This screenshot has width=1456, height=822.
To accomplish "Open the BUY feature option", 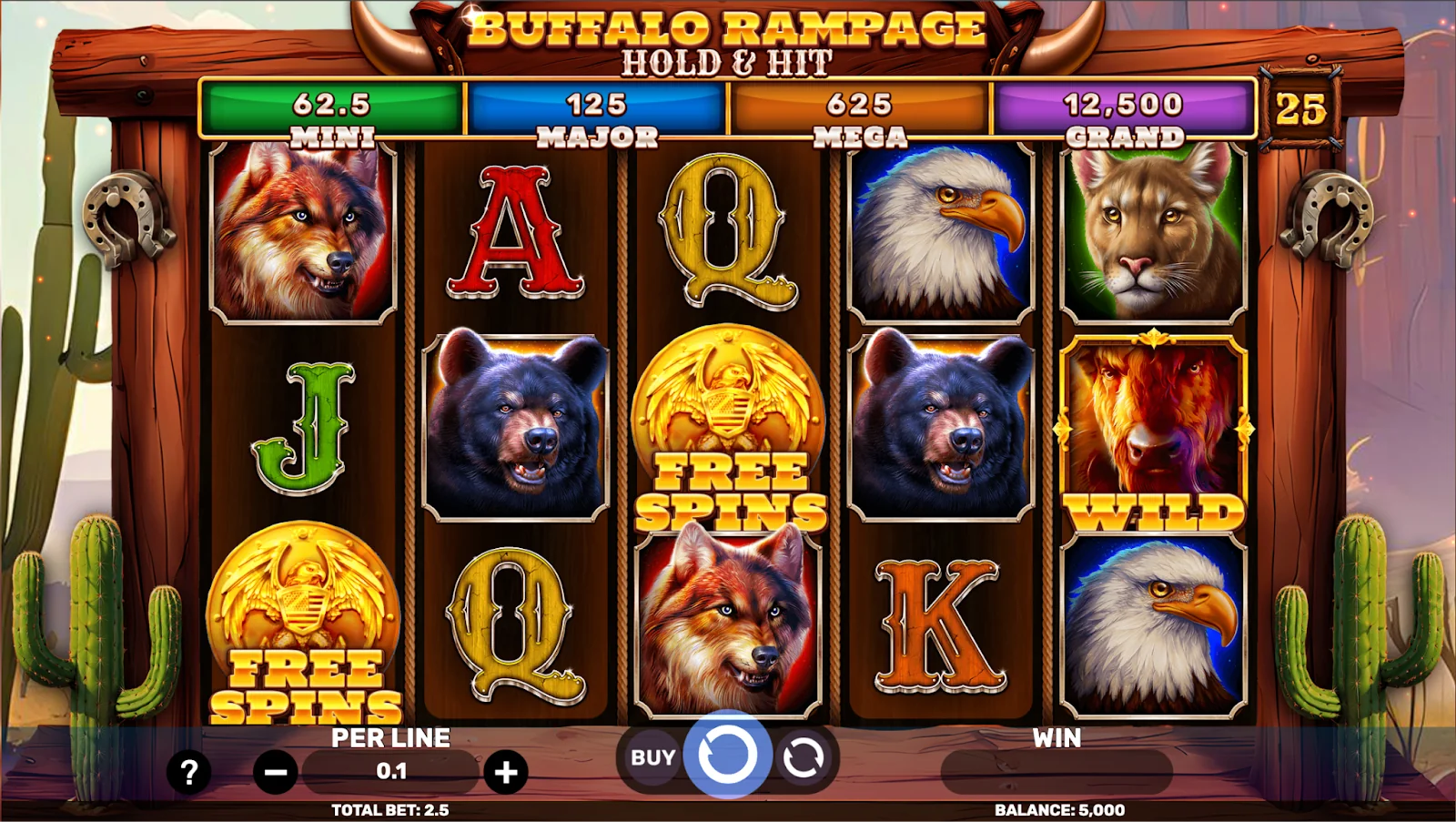I will (652, 757).
